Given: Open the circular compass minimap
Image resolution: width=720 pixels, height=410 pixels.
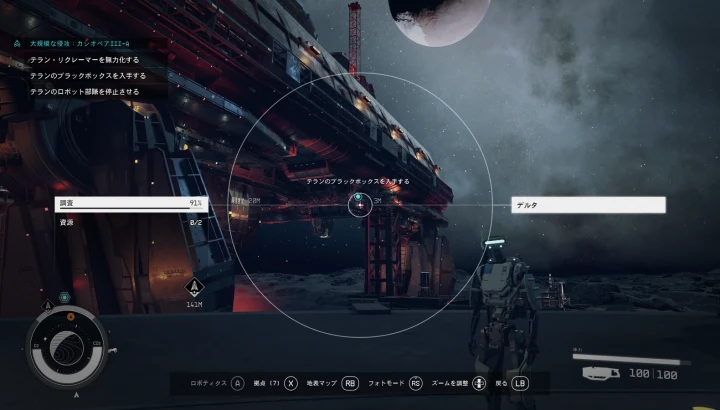Looking at the screenshot, I should pos(66,346).
